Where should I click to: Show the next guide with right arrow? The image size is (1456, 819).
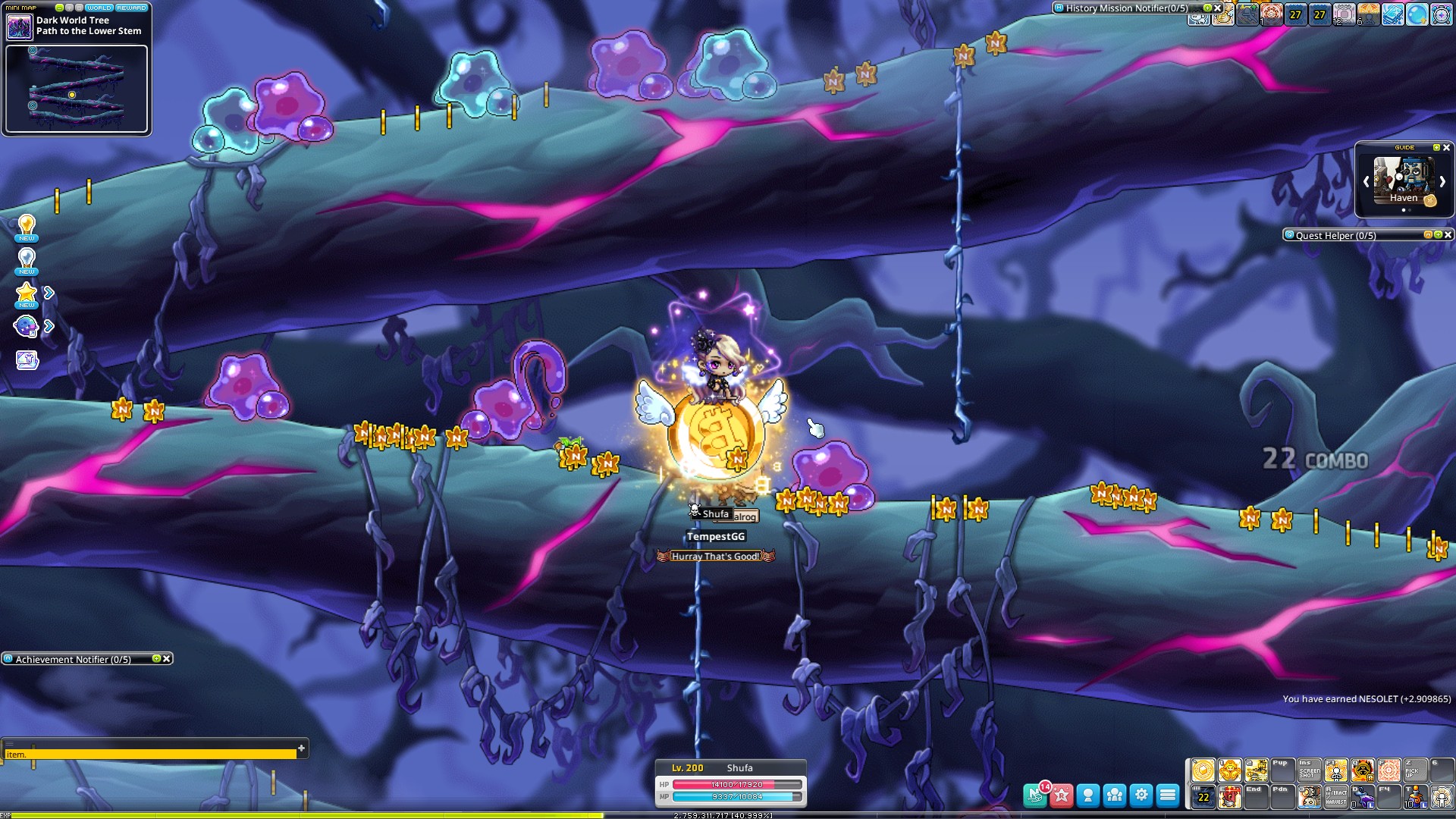(x=1442, y=182)
